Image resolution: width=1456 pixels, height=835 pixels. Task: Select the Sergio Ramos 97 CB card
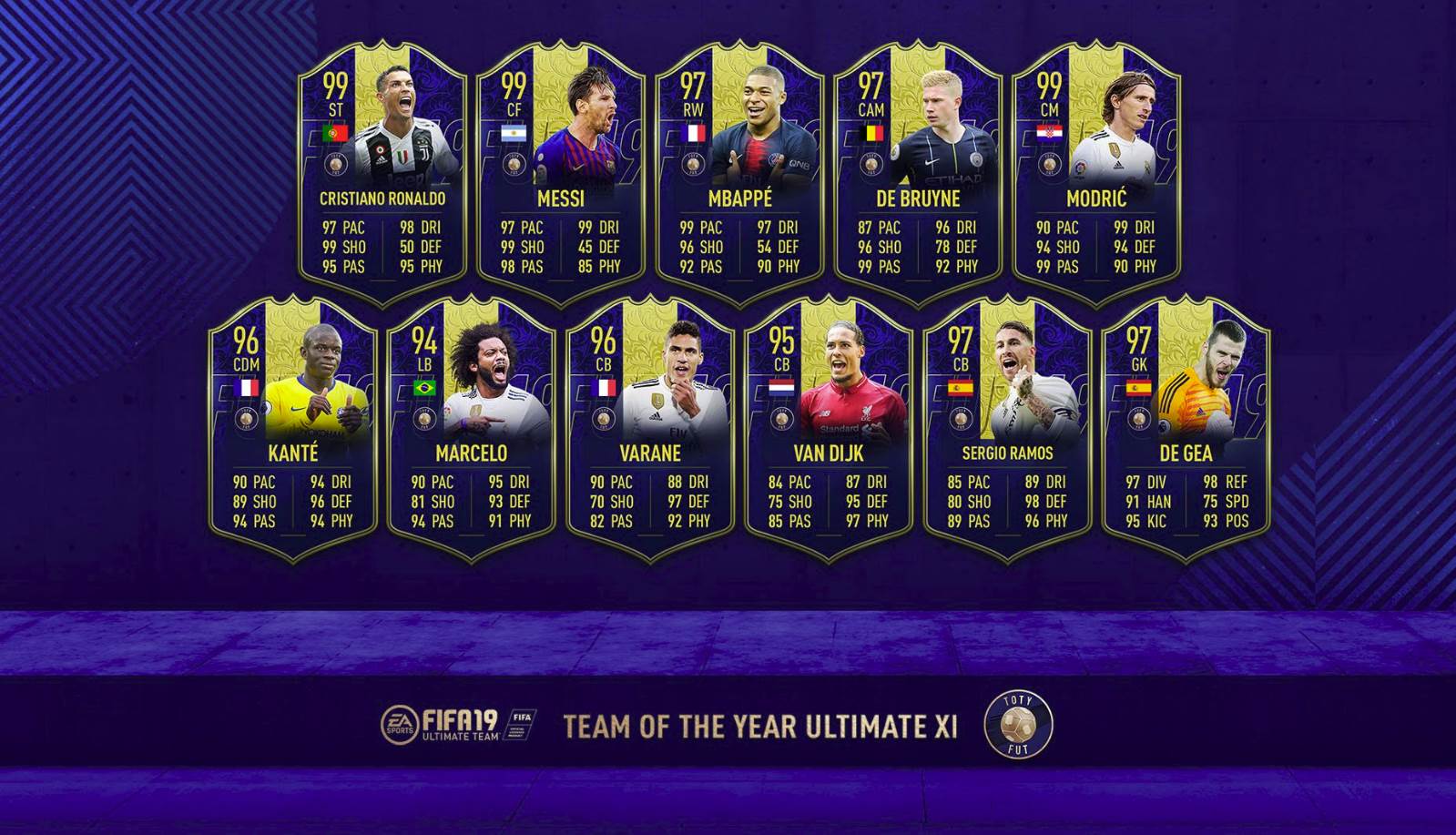click(x=1007, y=428)
